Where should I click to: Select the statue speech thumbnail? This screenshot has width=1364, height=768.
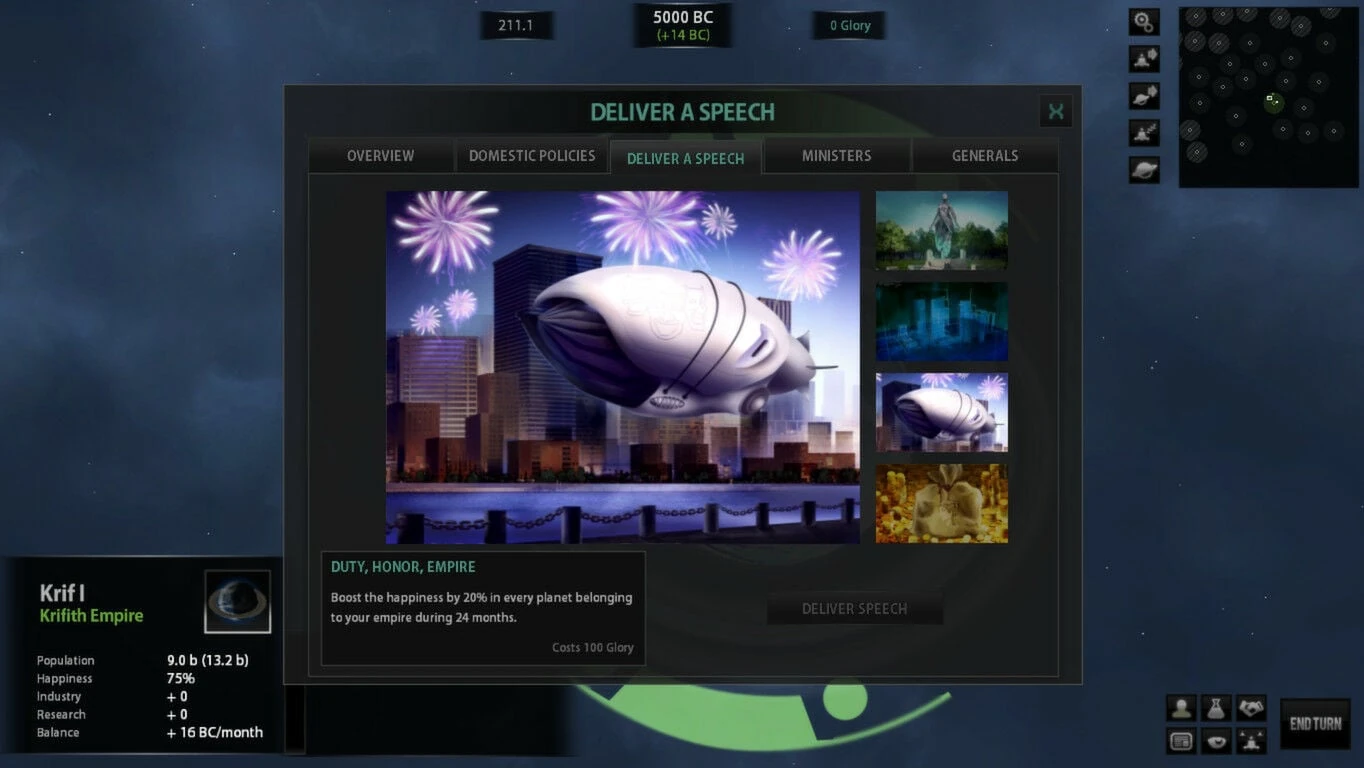point(941,230)
